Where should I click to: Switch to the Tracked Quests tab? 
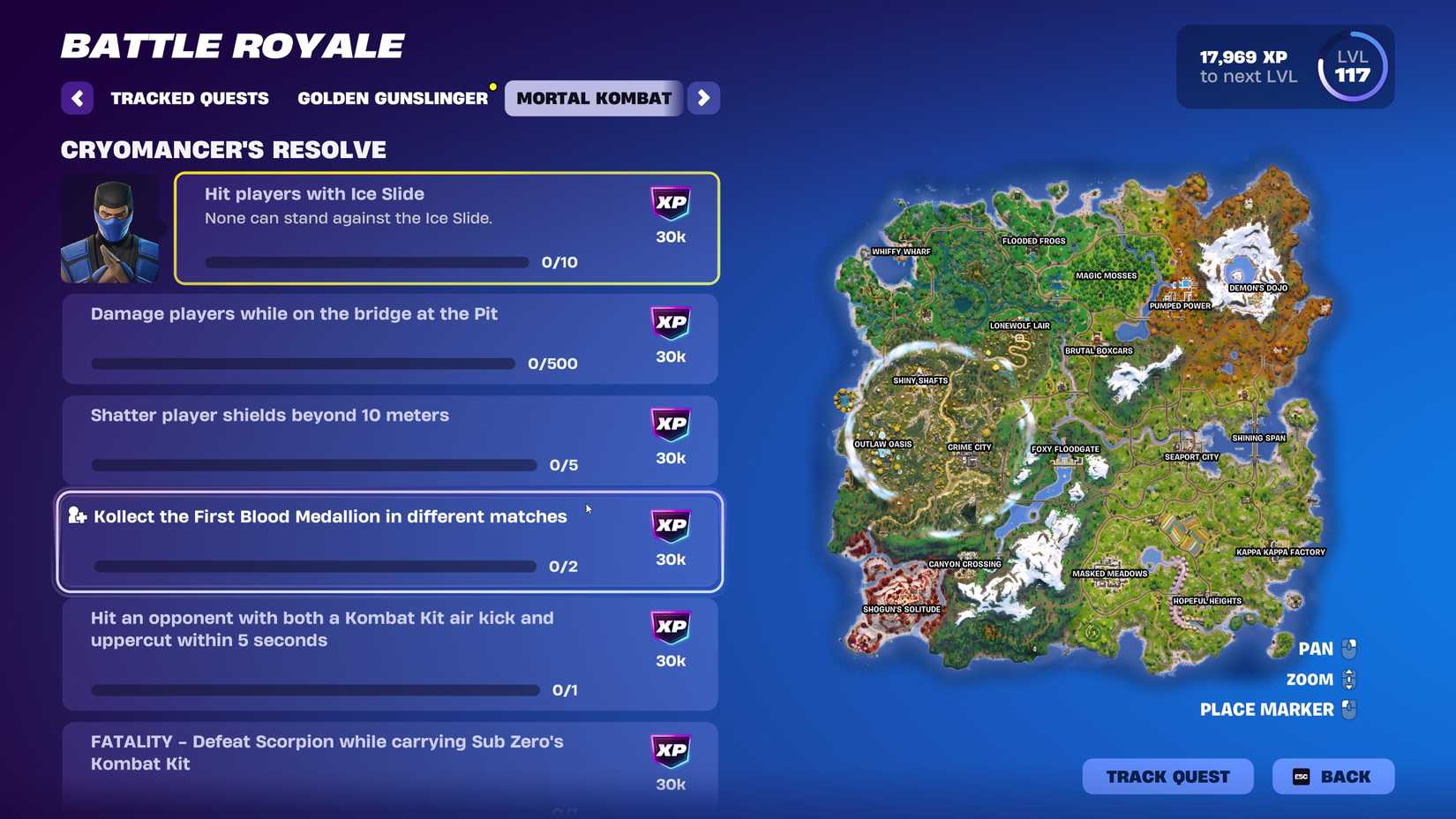click(189, 98)
